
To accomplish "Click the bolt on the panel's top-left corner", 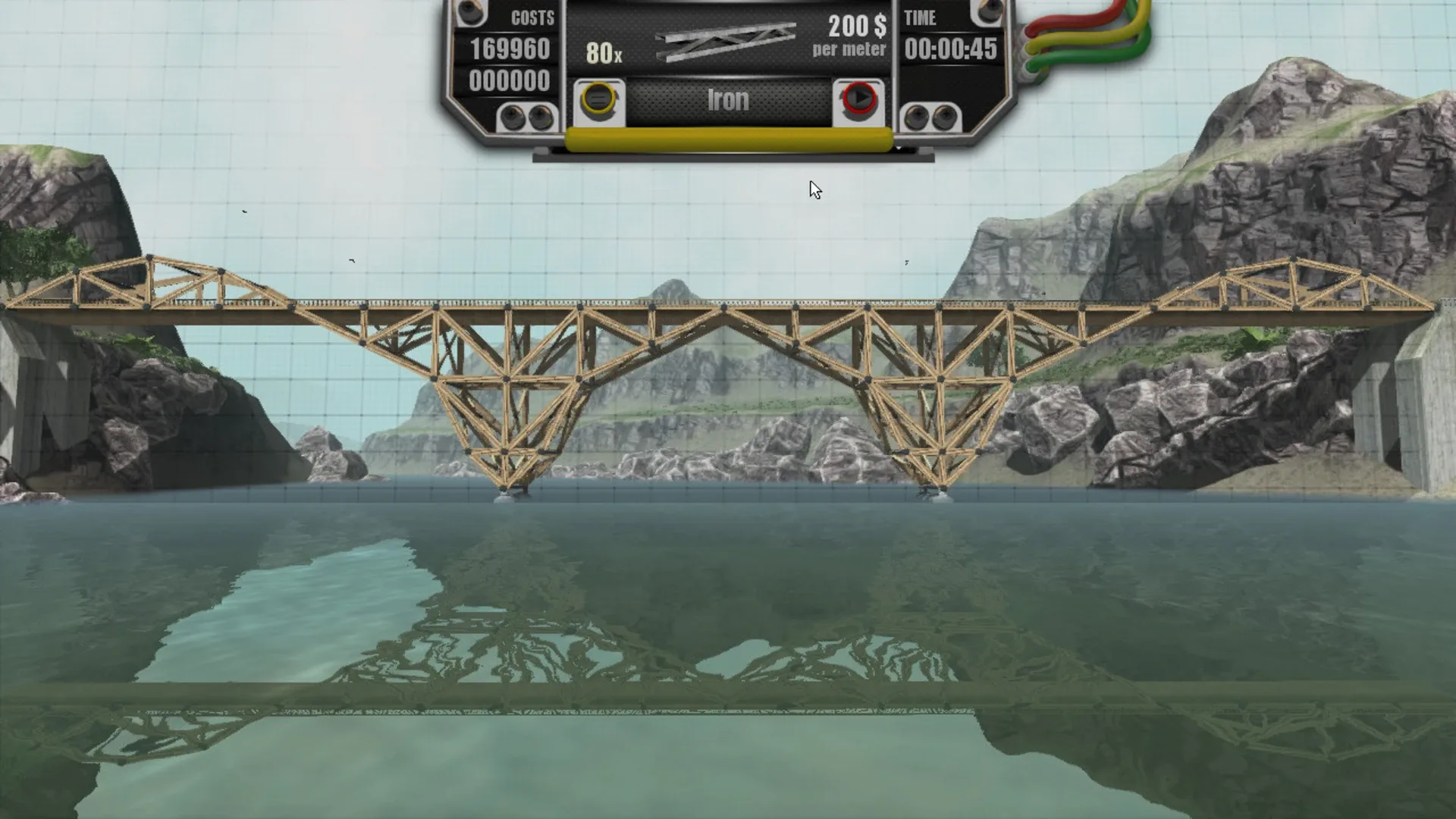I will point(469,13).
